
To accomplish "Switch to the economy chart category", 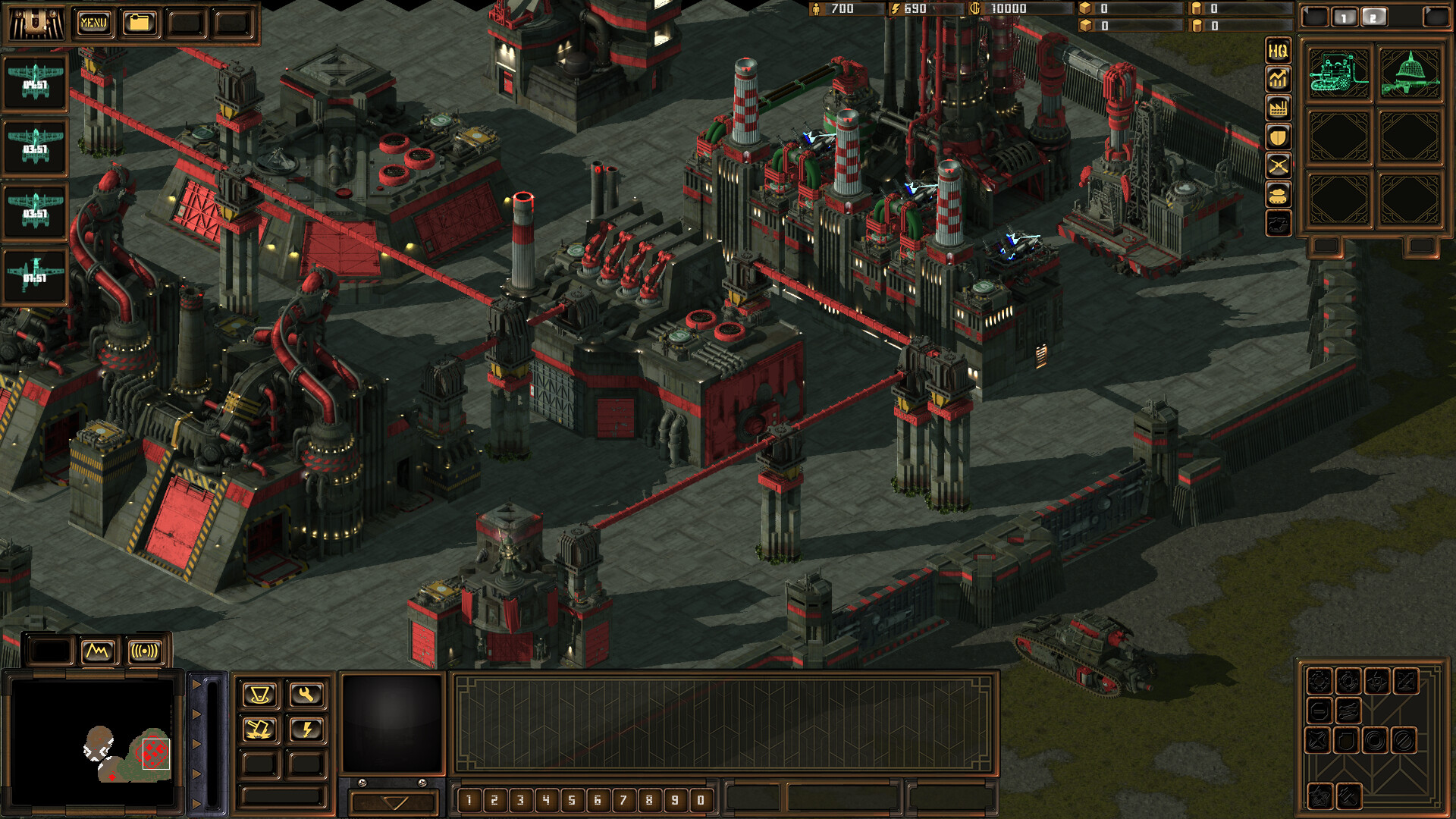I will point(1278,79).
